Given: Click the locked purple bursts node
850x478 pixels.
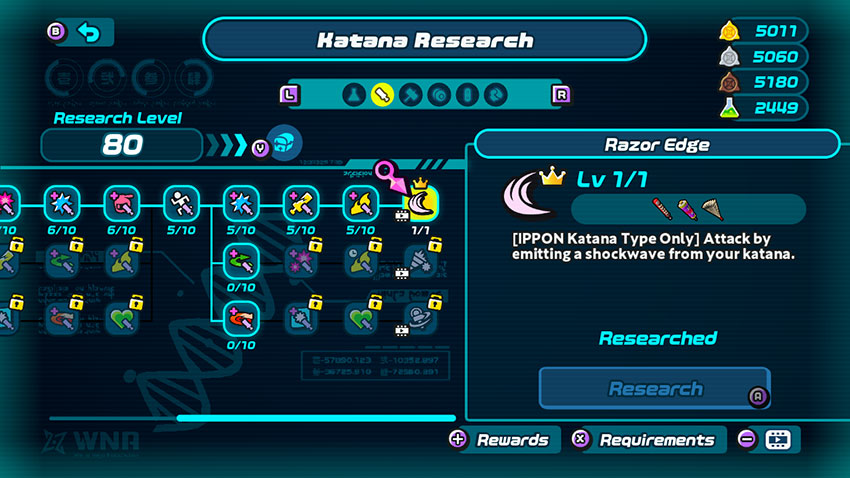Looking at the screenshot, I should (301, 263).
